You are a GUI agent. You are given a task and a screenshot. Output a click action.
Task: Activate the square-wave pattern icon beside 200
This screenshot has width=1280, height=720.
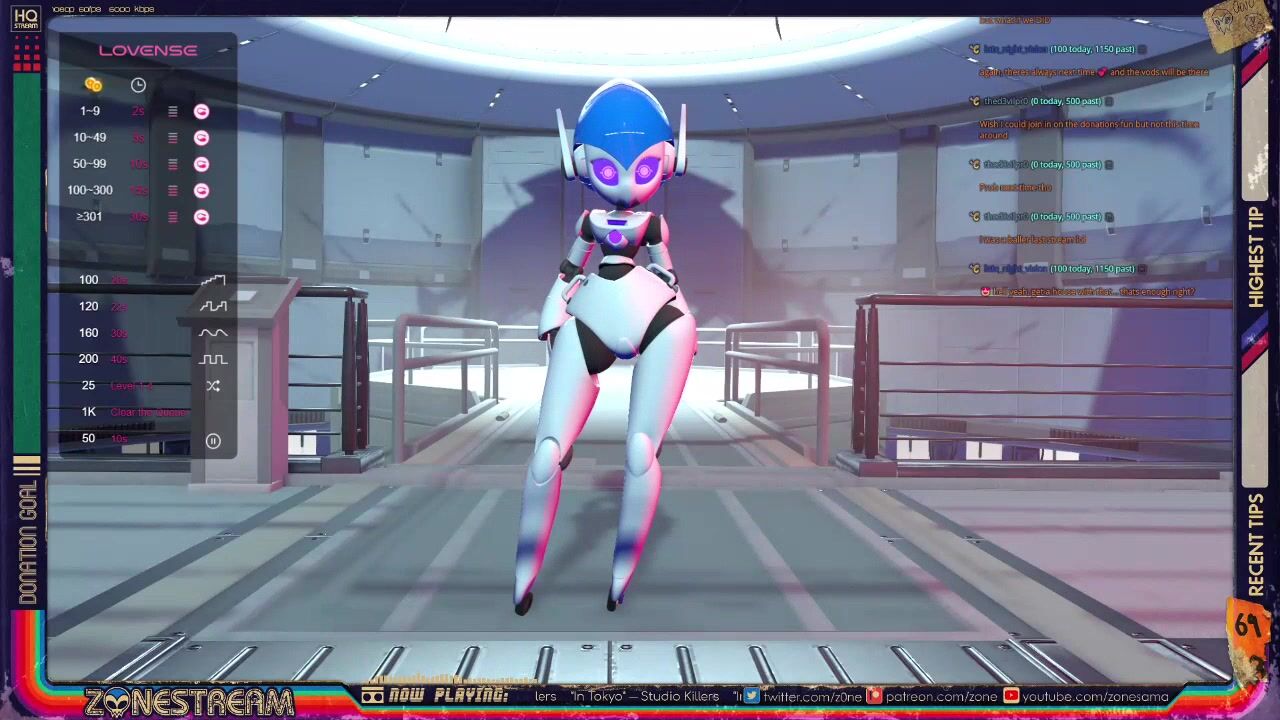point(213,359)
